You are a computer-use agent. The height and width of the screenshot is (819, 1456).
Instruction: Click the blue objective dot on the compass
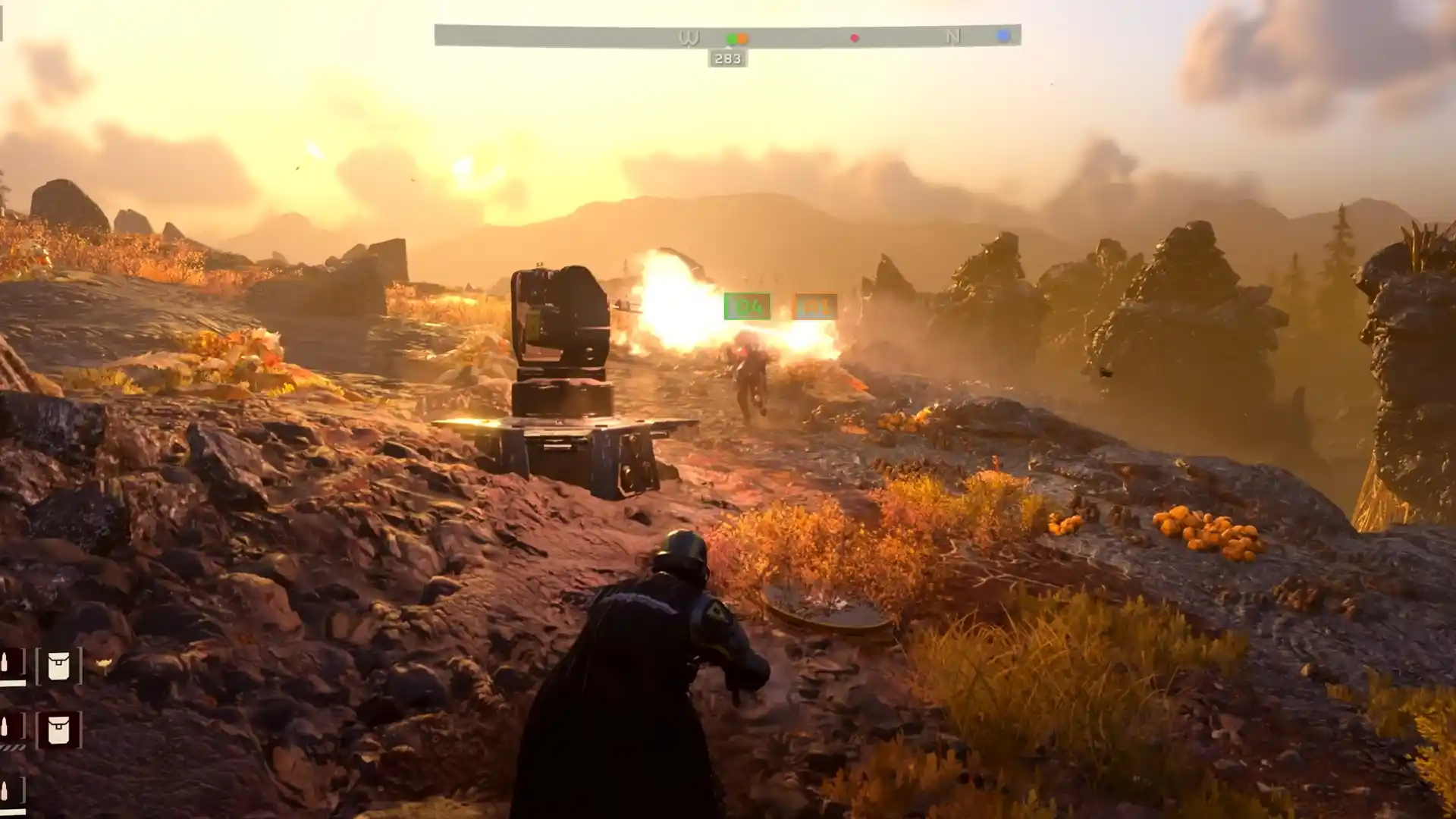(1003, 36)
